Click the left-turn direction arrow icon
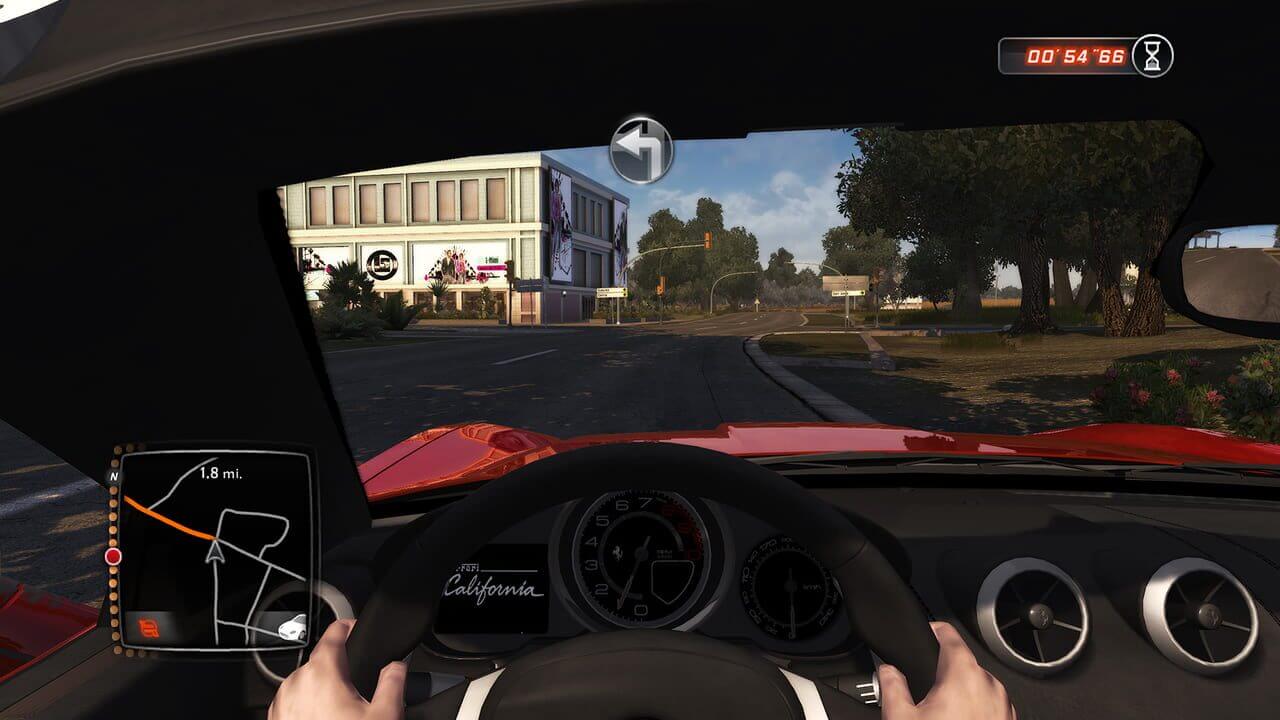Image resolution: width=1280 pixels, height=720 pixels. tap(641, 150)
